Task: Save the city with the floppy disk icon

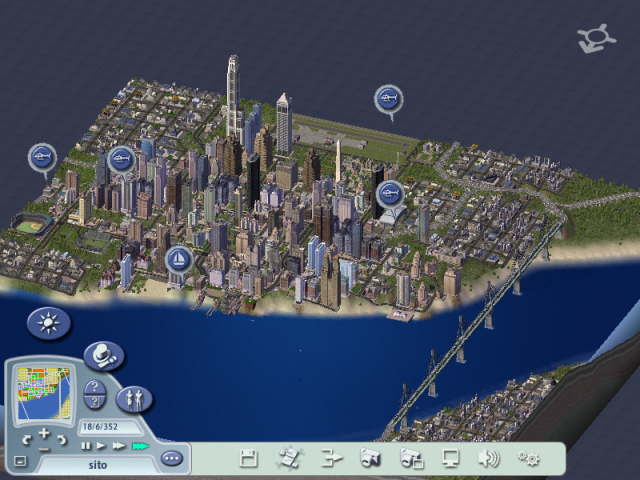Action: point(249,459)
